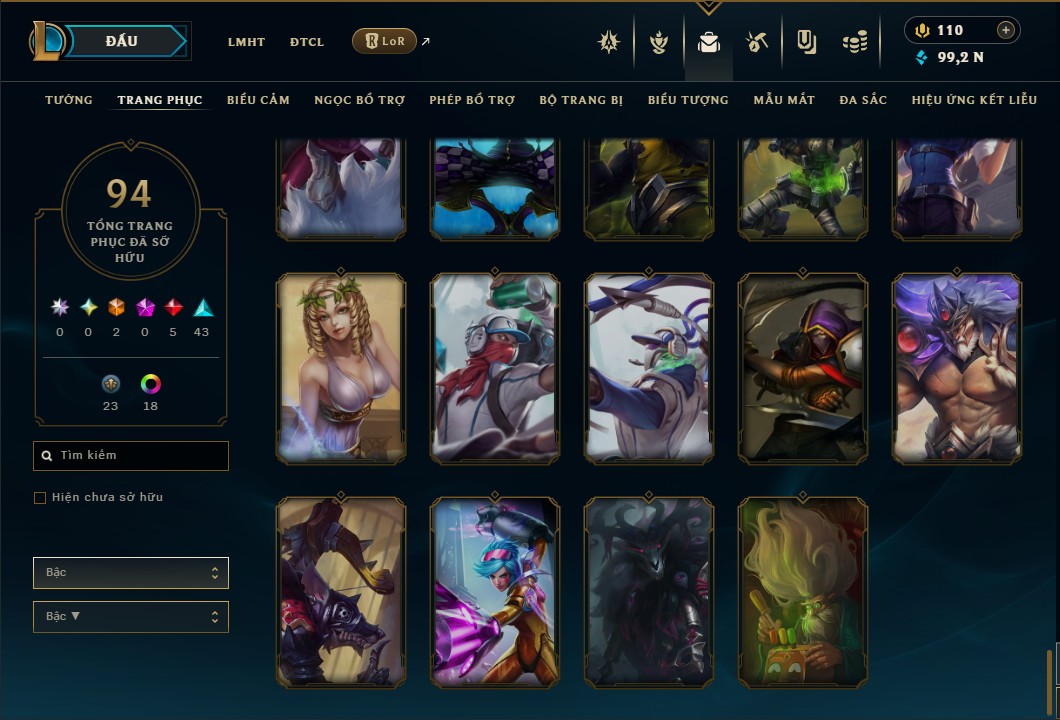Viewport: 1060px width, 720px height.
Task: Select the PHÉP BỔ TRỢ tab
Action: pyautogui.click(x=472, y=100)
